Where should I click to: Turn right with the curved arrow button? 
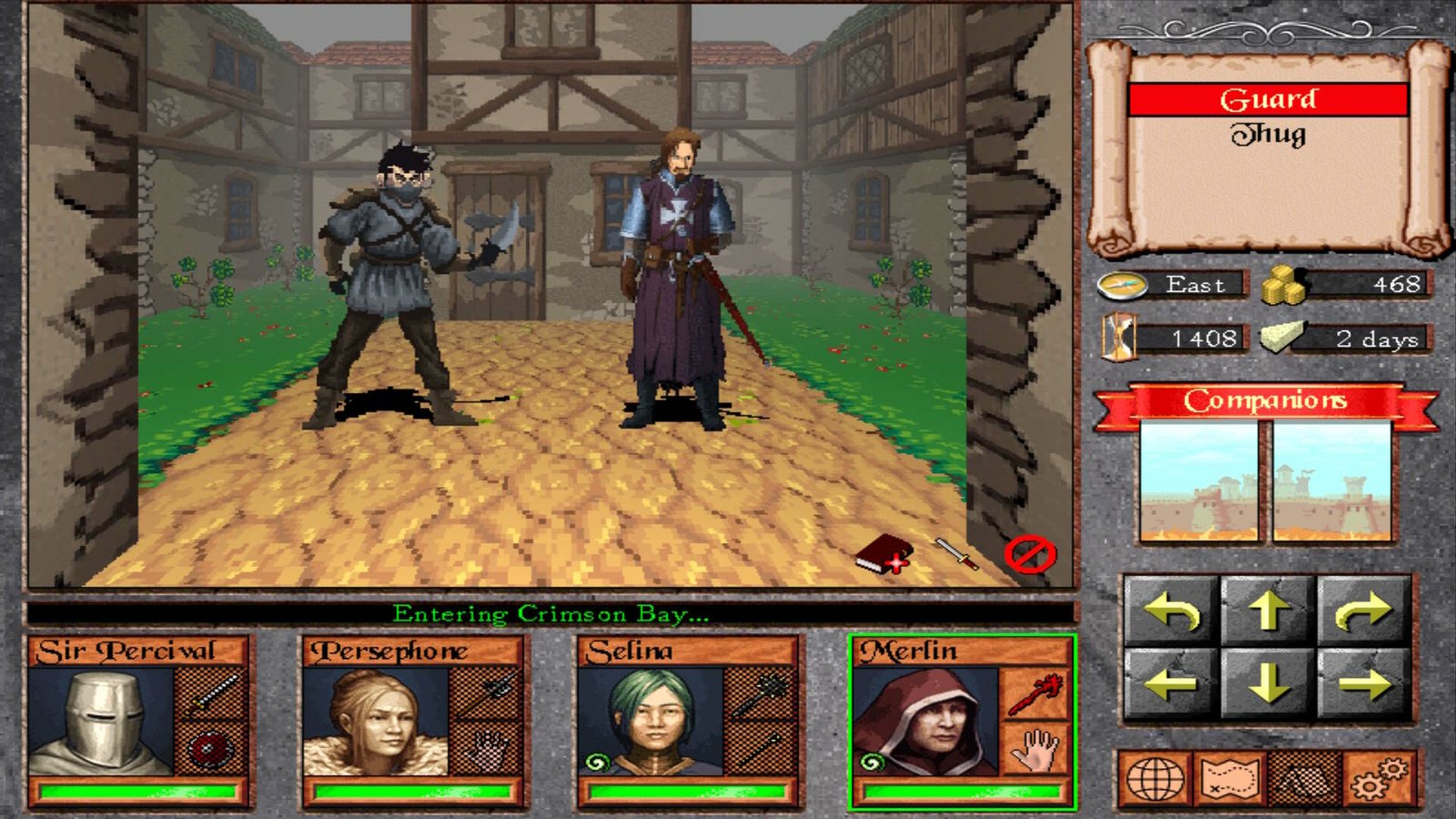pyautogui.click(x=1364, y=612)
